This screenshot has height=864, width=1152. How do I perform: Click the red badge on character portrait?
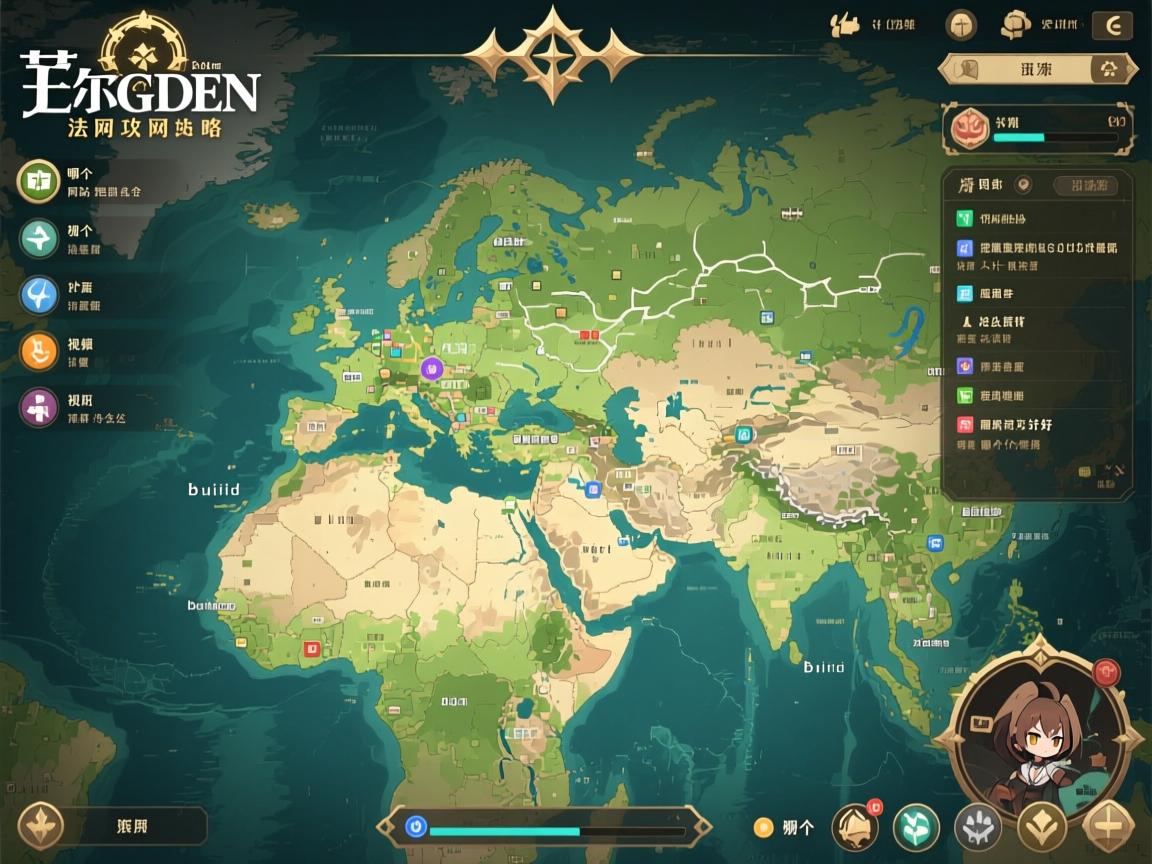pyautogui.click(x=1106, y=672)
